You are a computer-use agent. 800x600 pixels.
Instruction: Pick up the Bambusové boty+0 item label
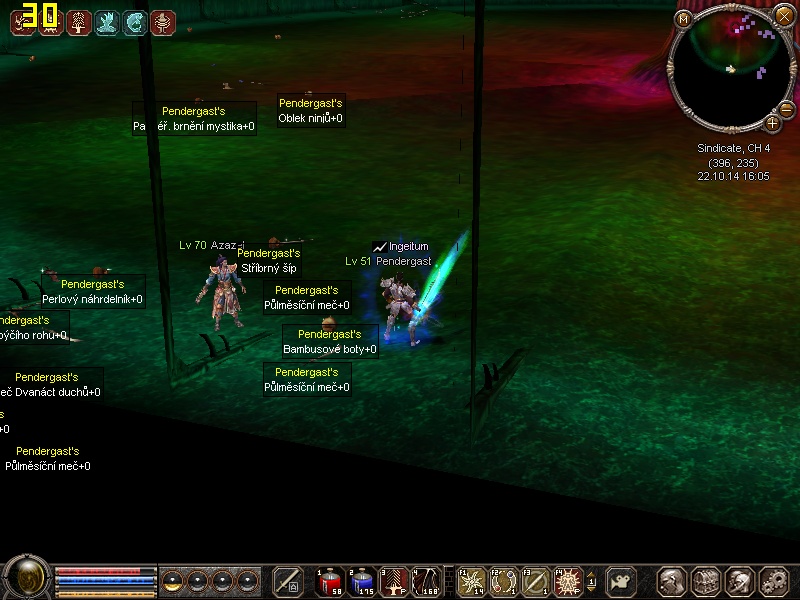[330, 349]
